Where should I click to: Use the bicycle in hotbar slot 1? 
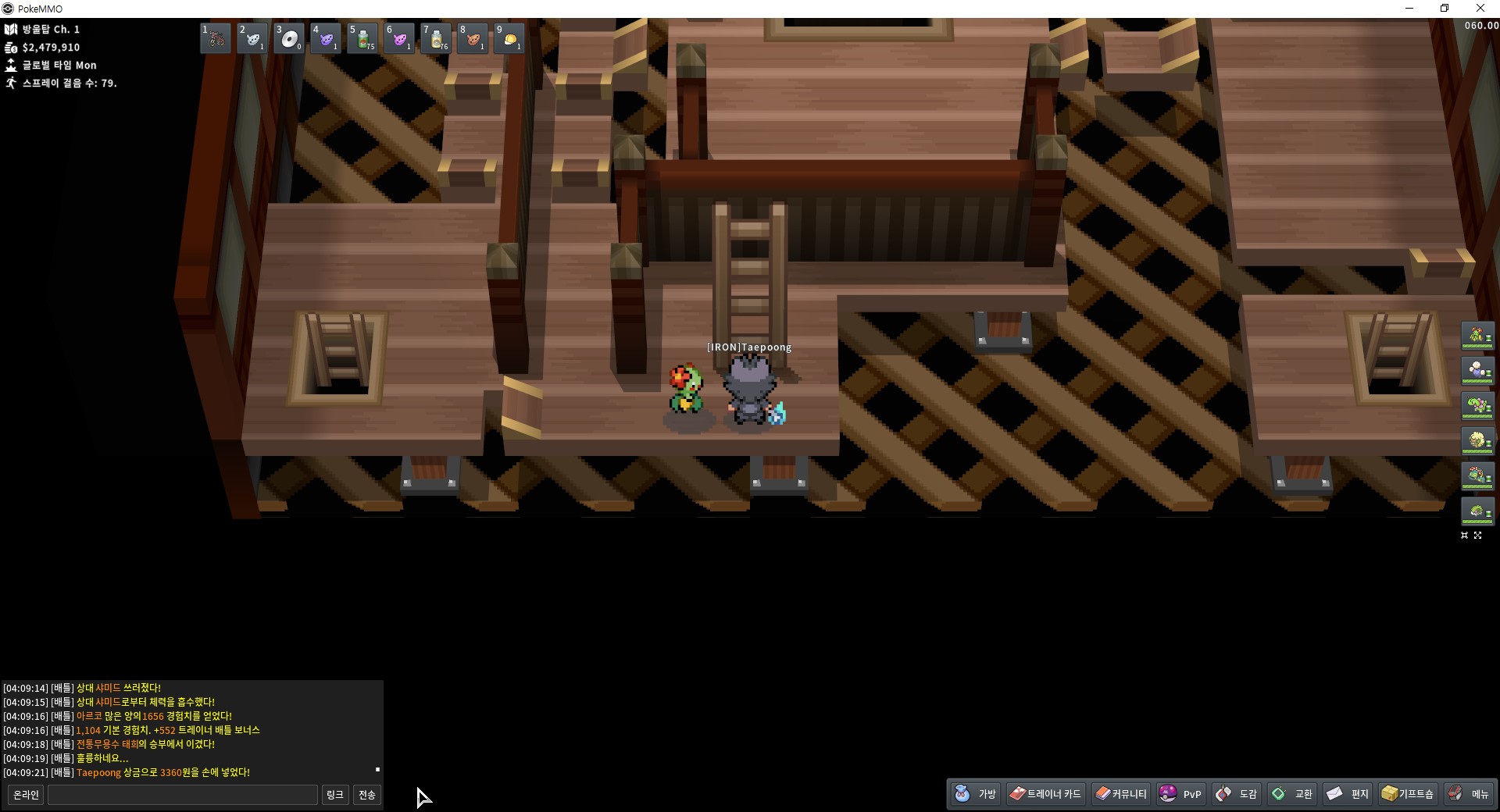point(216,38)
